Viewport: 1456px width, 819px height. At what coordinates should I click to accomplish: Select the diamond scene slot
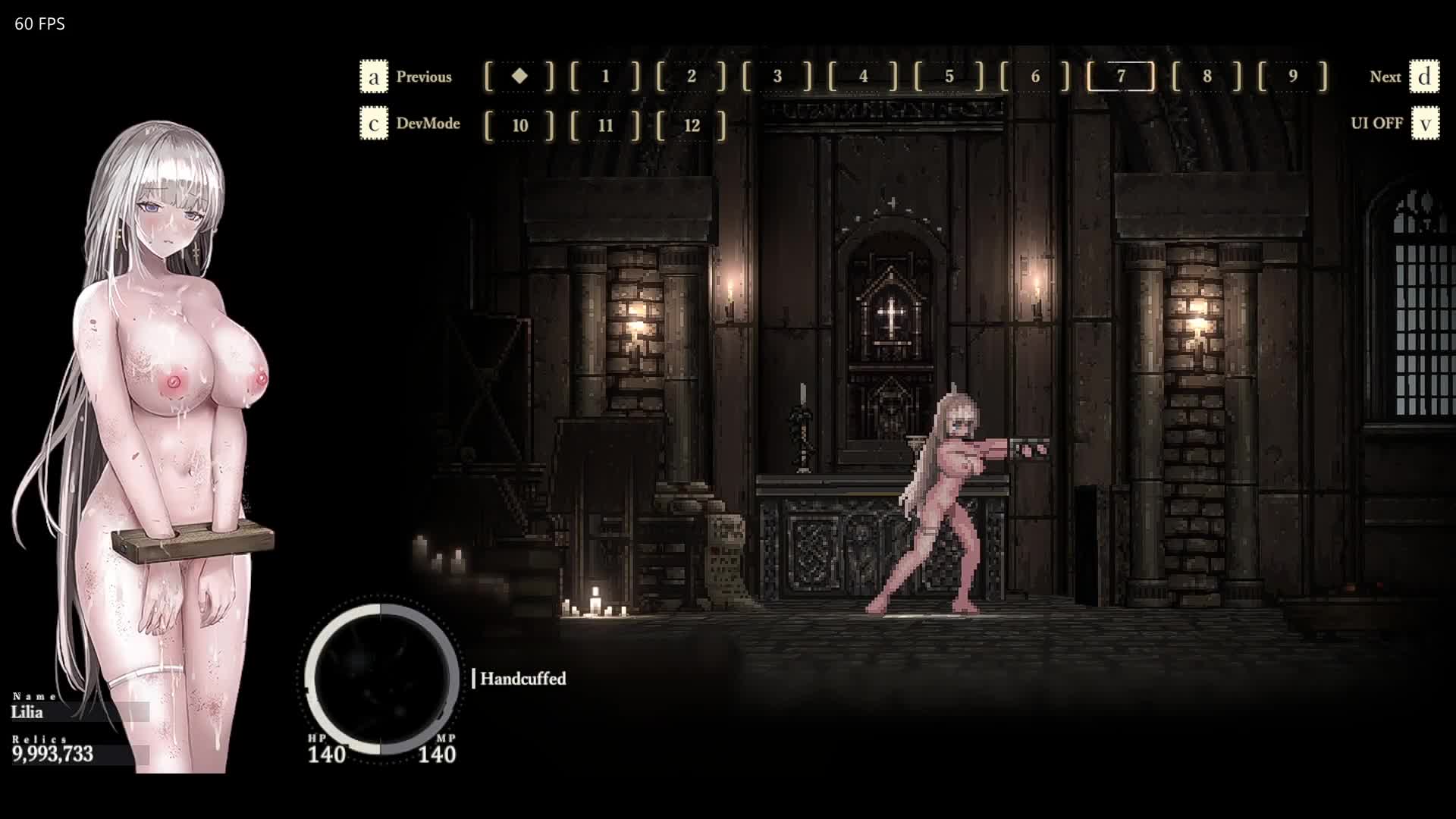[519, 77]
